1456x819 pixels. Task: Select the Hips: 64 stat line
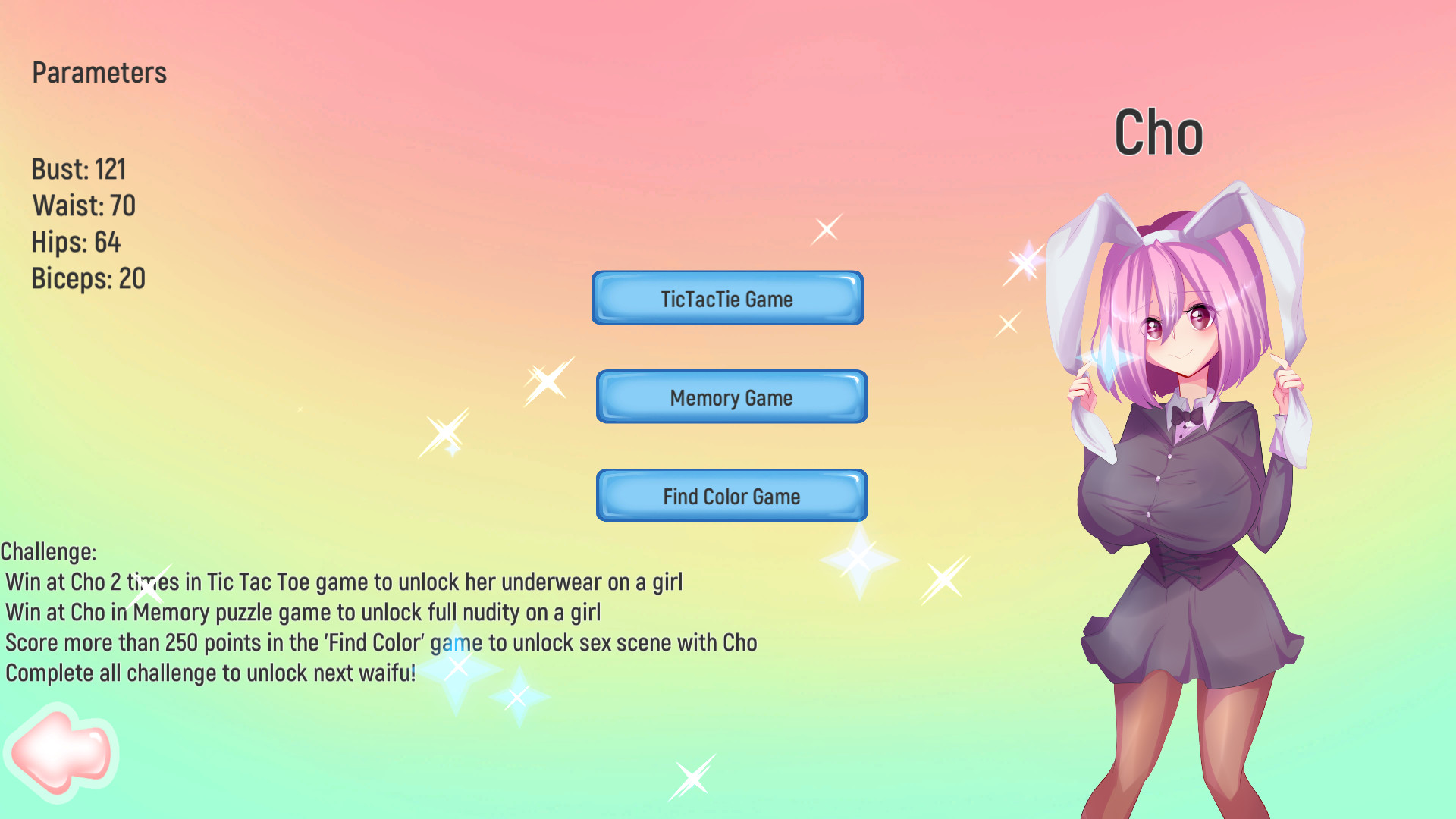click(76, 242)
